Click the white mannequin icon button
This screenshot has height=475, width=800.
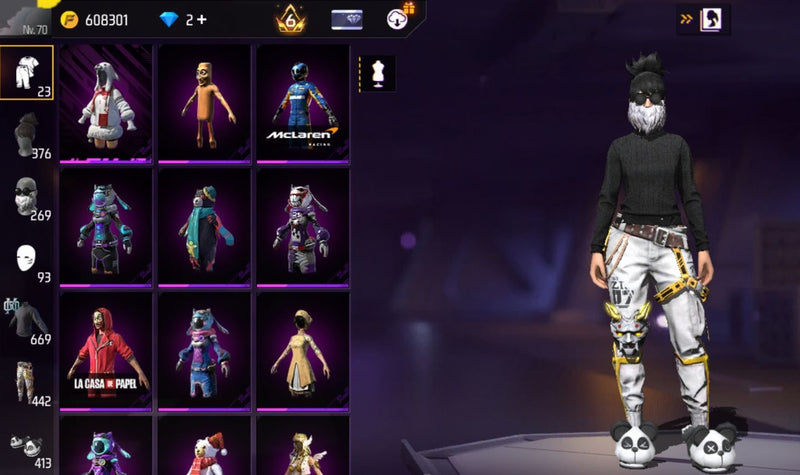[379, 73]
